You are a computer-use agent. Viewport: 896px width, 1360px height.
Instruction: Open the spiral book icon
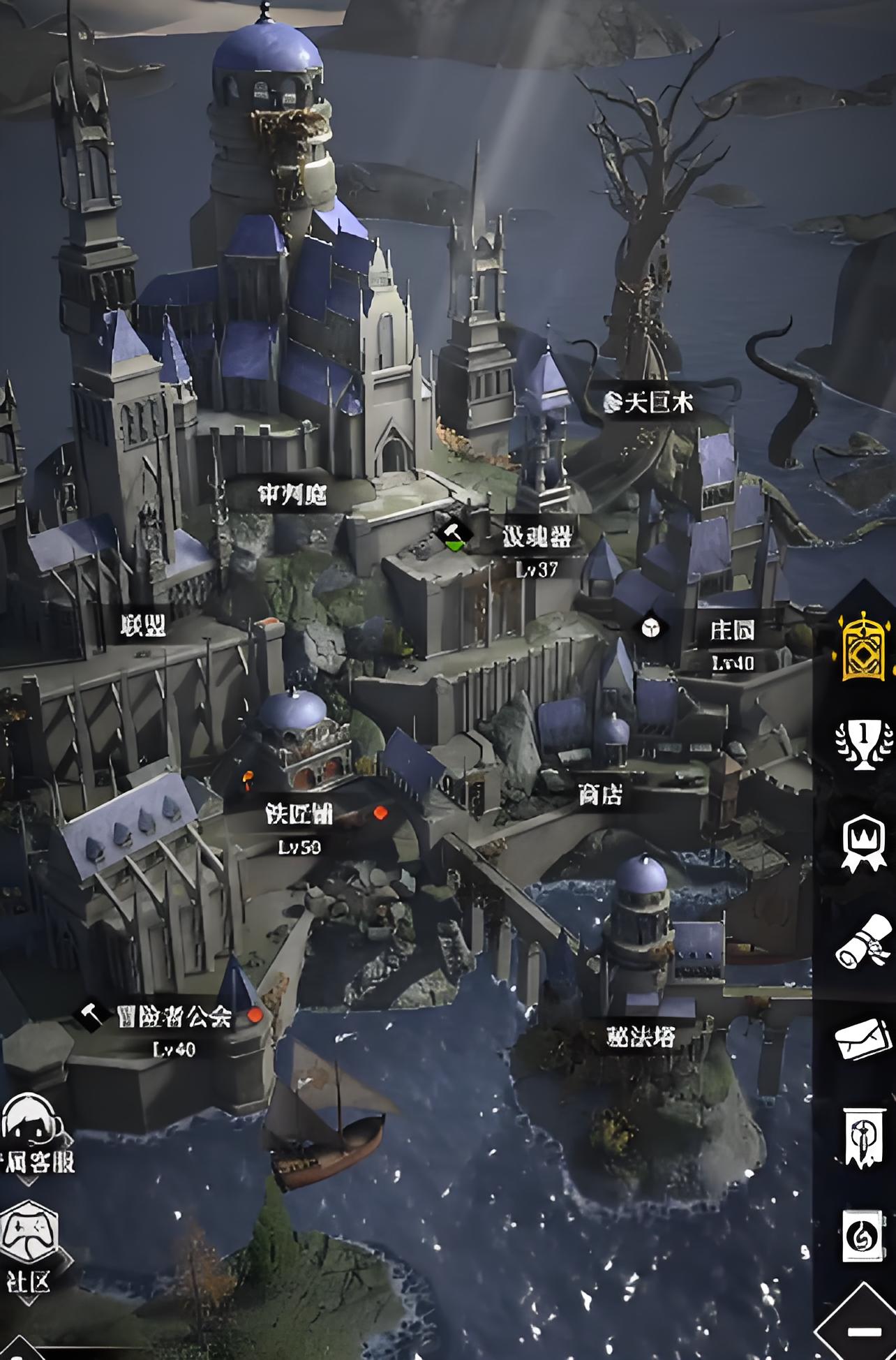tap(862, 1236)
